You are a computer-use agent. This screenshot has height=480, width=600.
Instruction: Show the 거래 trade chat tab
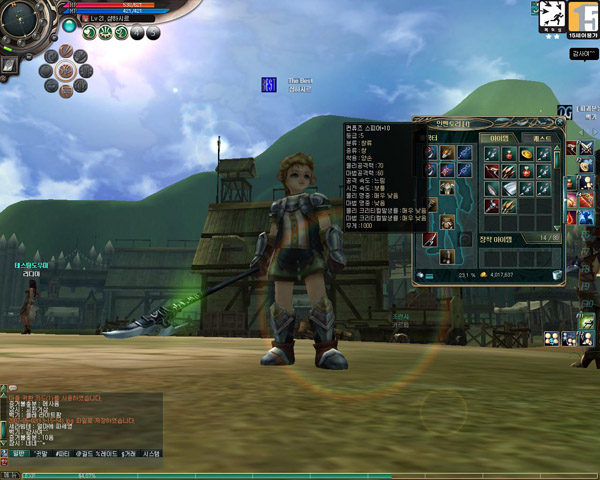point(128,453)
